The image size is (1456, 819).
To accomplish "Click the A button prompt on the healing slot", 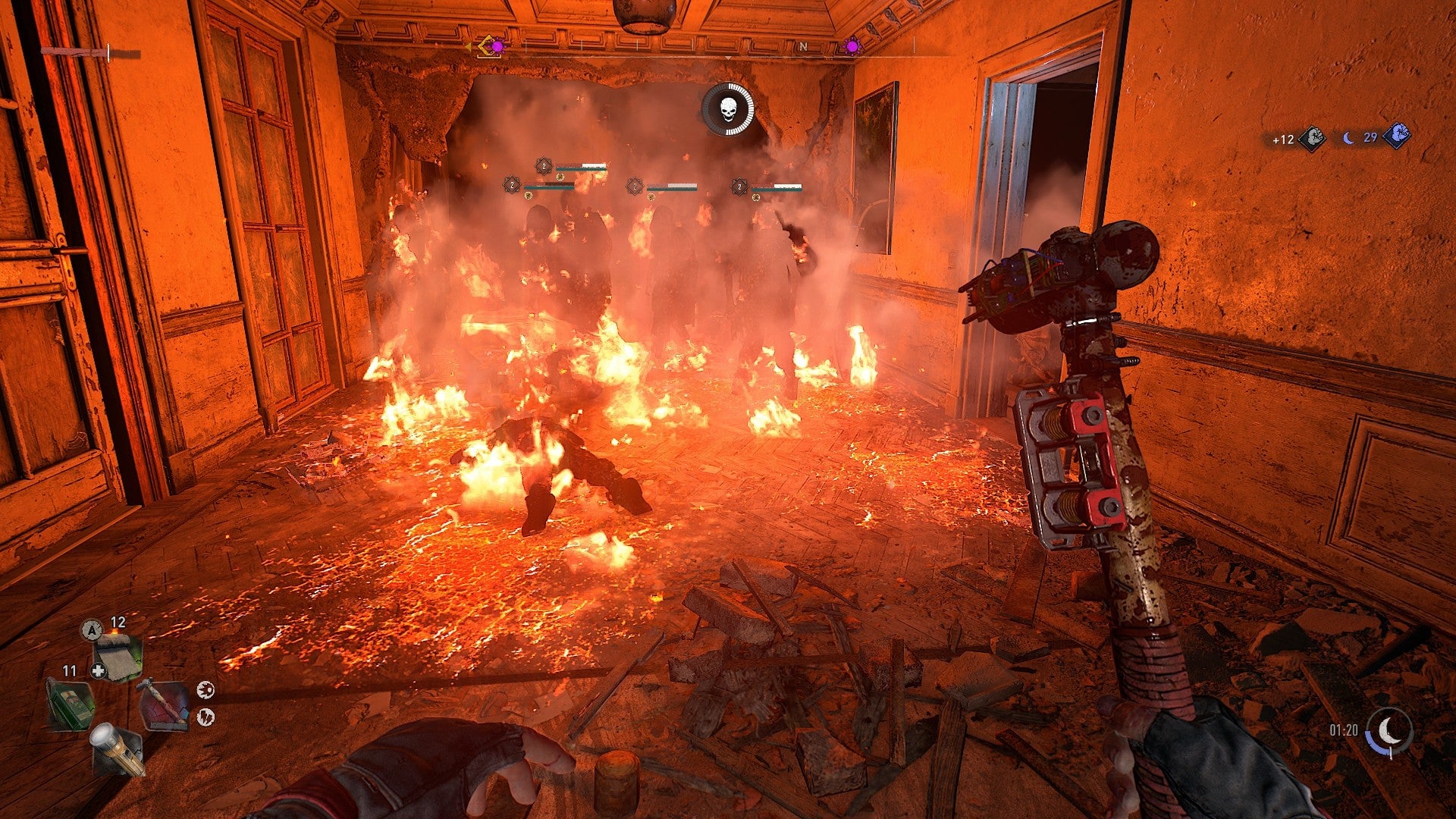I will (92, 630).
